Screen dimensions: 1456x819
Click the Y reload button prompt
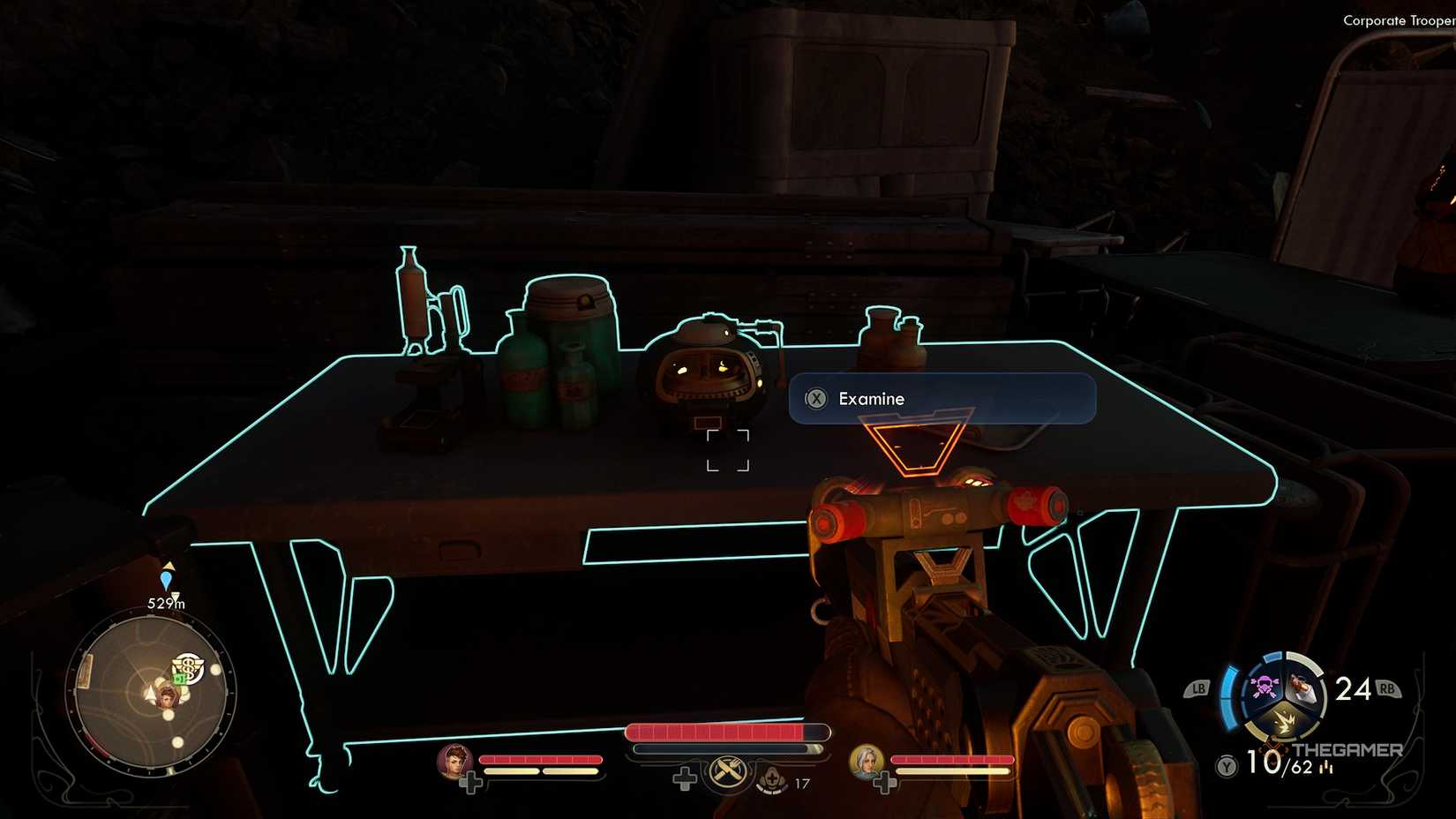[1225, 765]
